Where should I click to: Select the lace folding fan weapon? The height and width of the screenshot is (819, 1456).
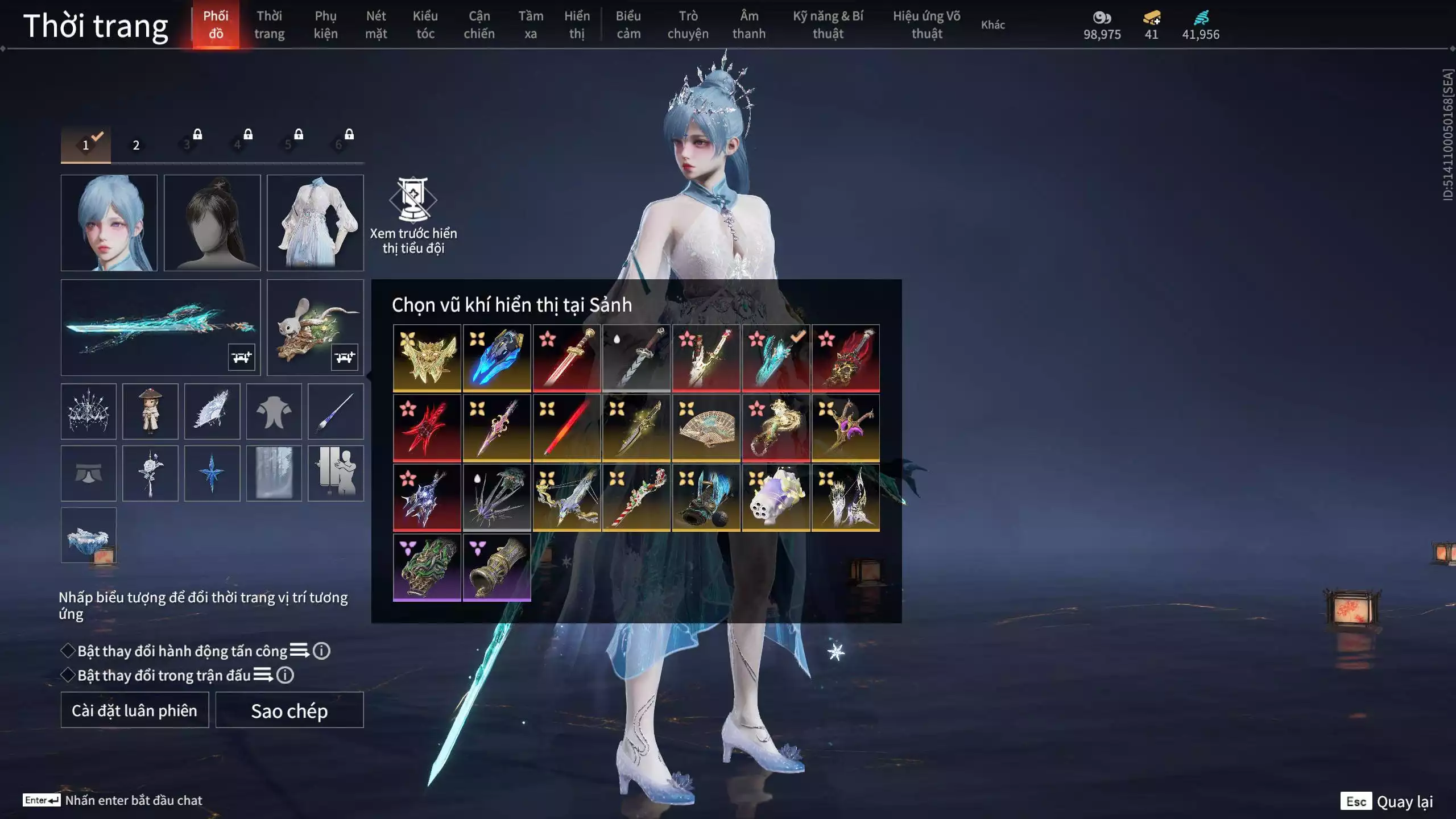[x=706, y=428]
